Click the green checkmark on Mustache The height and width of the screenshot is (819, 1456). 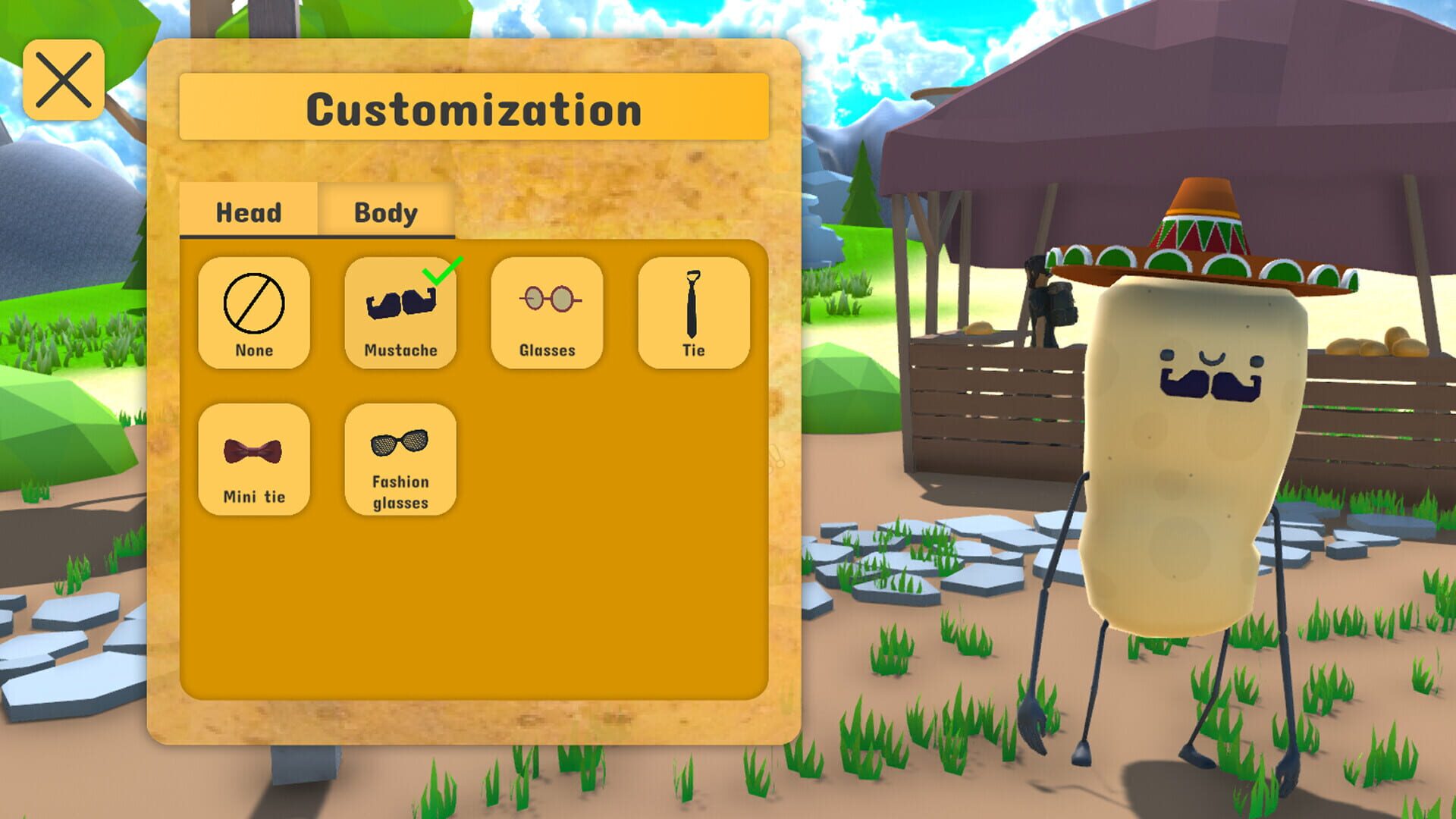tap(438, 273)
